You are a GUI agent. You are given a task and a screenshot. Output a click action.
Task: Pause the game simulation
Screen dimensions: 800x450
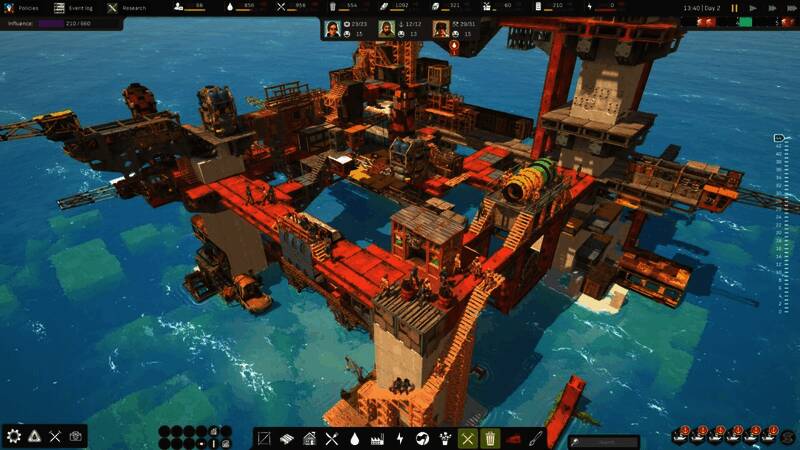(x=735, y=8)
